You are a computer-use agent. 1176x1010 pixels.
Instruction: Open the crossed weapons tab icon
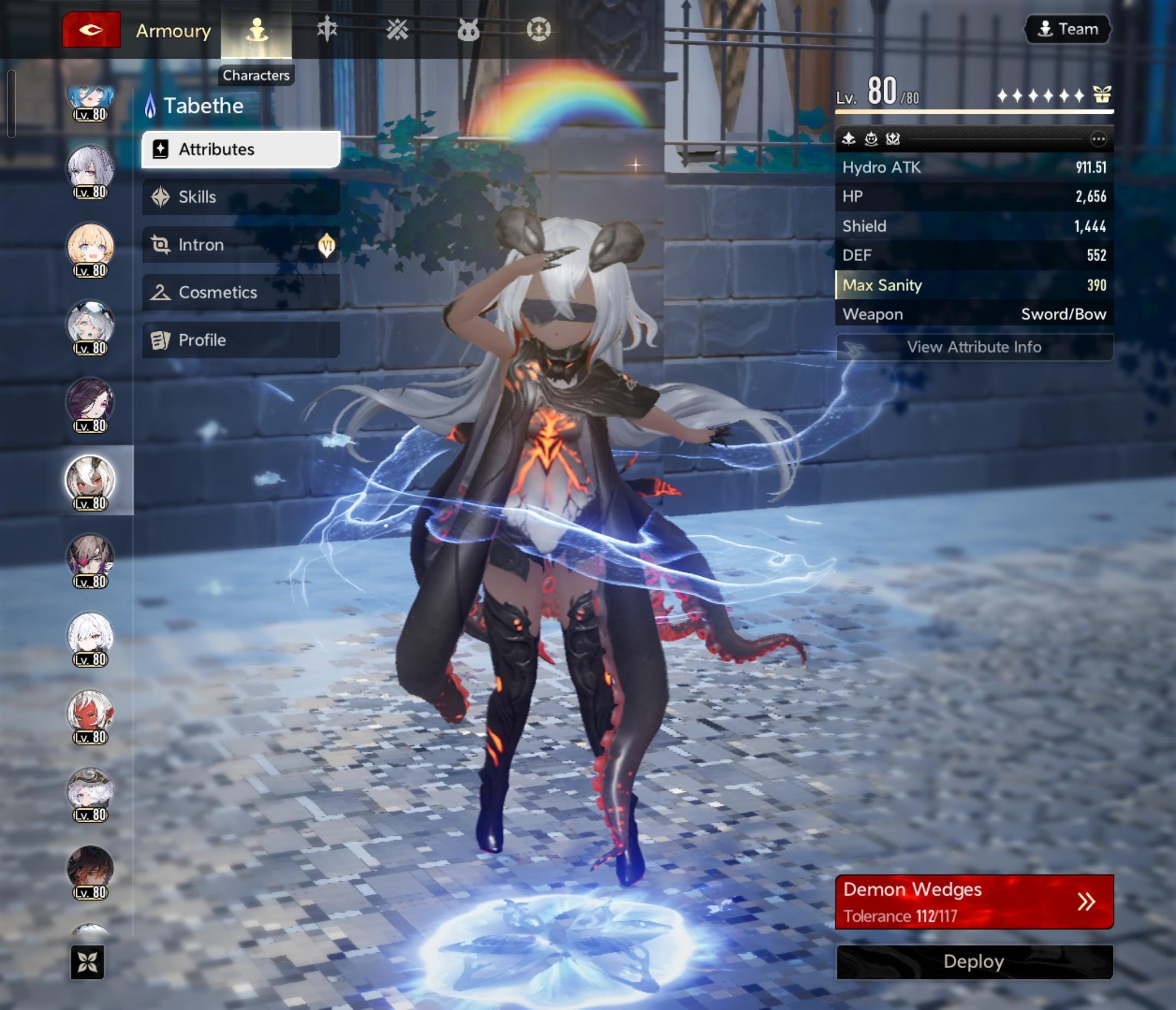pos(397,29)
